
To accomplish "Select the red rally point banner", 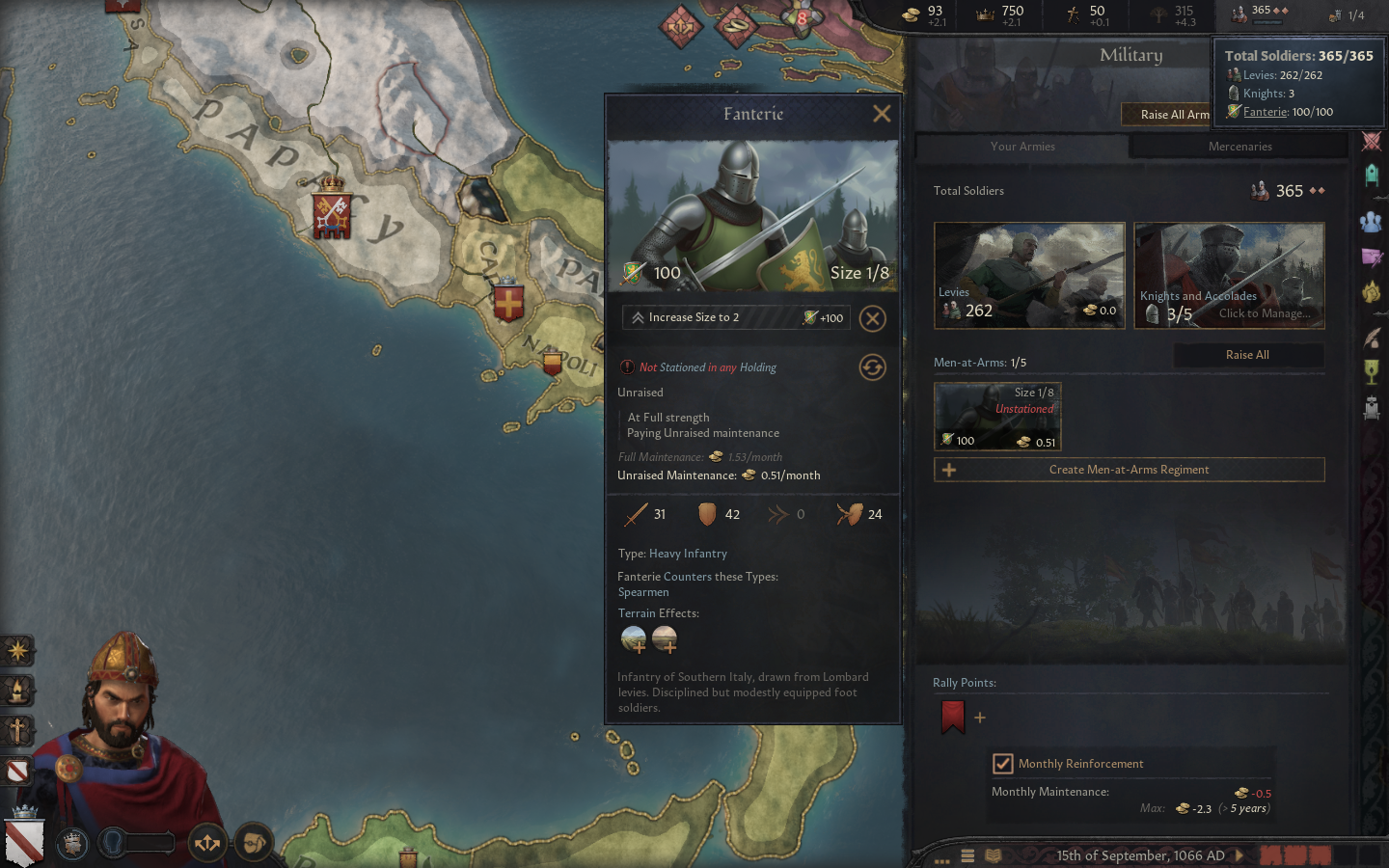I will coord(952,717).
